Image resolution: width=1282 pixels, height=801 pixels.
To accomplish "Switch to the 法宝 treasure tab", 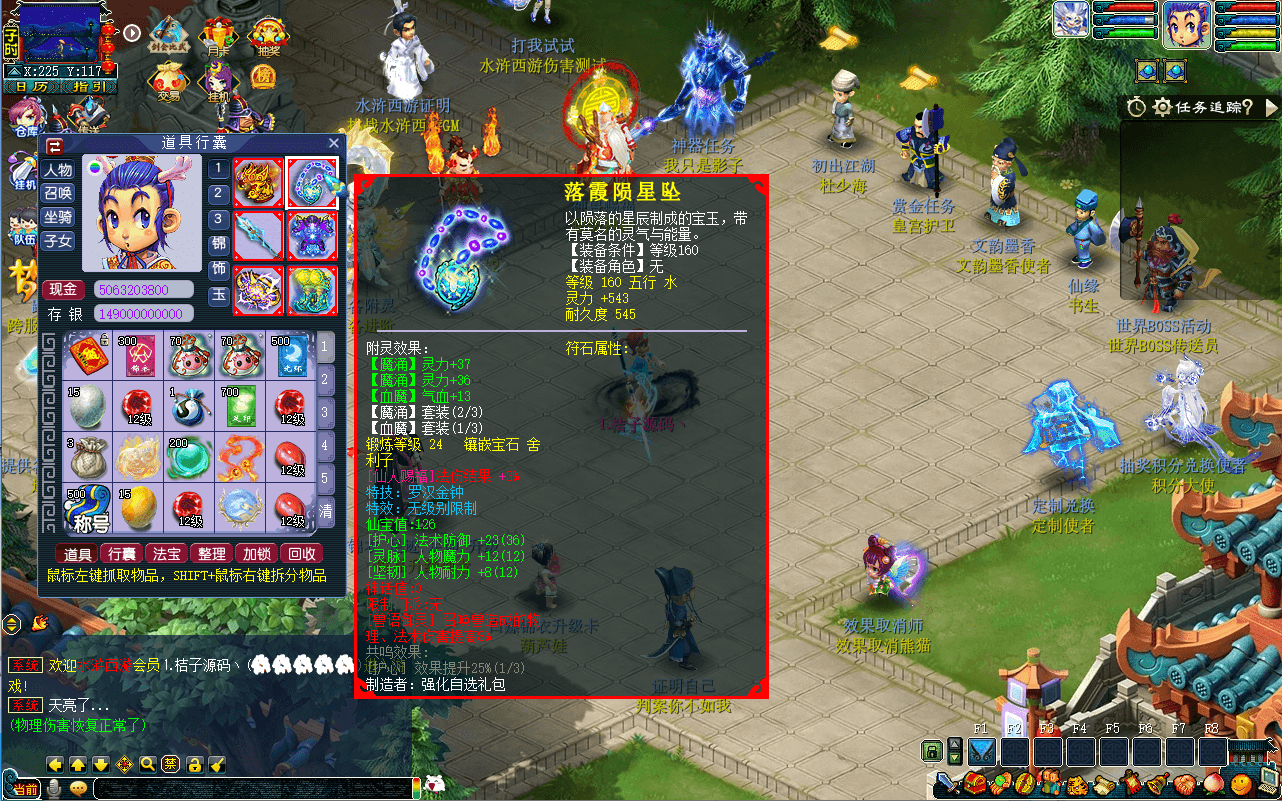I will 166,554.
